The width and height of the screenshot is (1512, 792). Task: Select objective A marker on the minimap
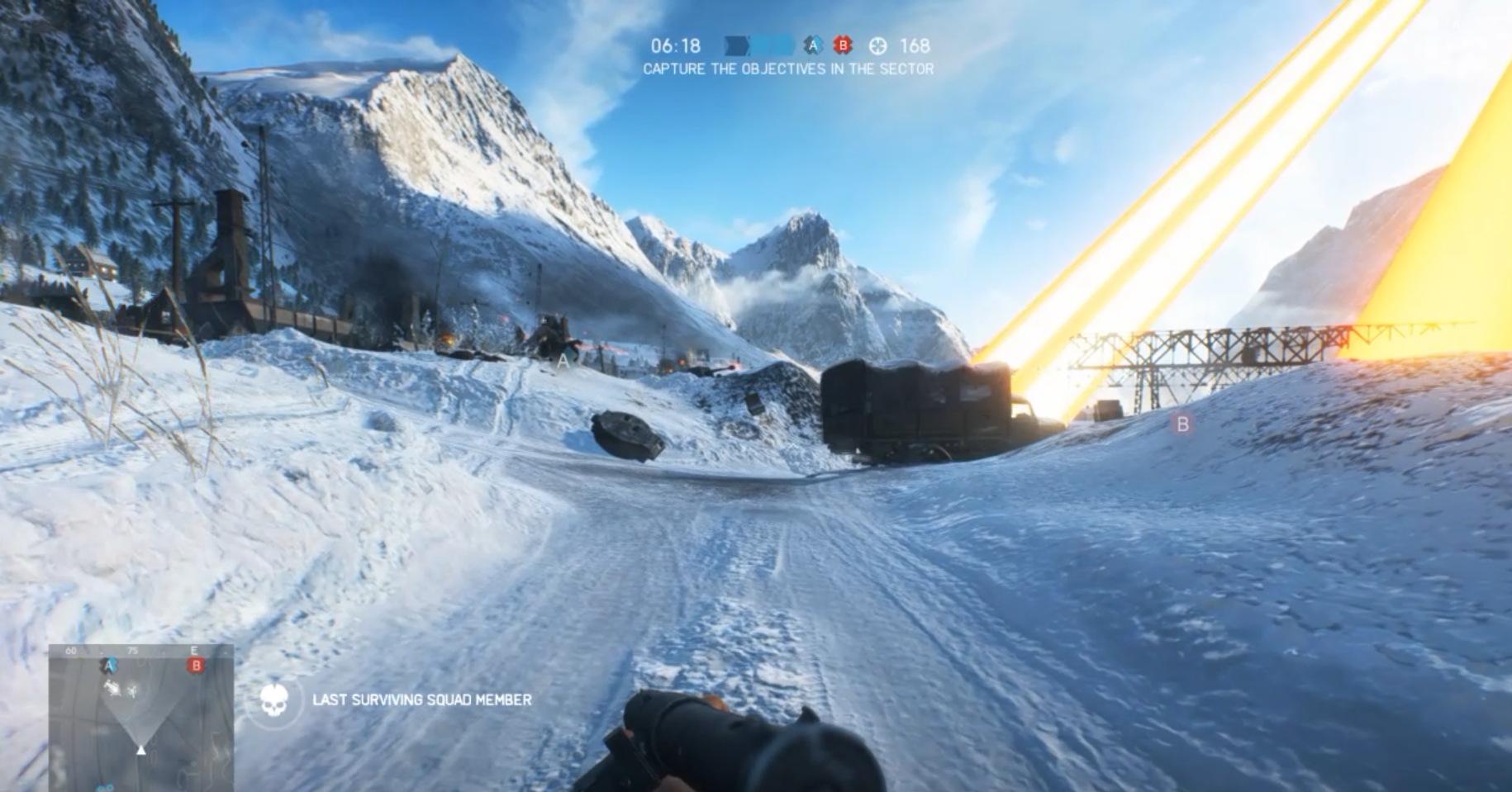tap(108, 666)
